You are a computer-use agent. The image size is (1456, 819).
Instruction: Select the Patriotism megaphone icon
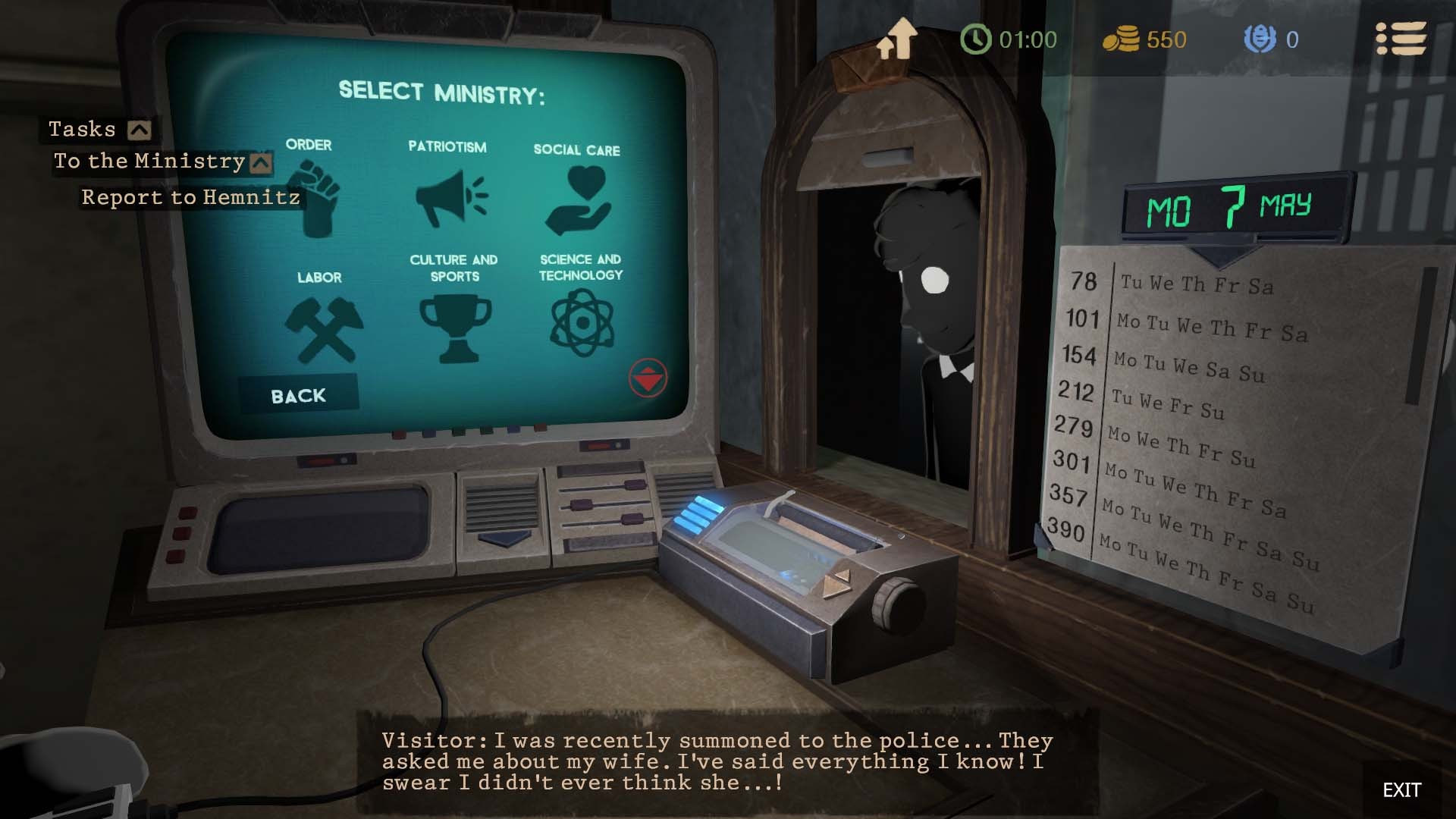point(449,196)
